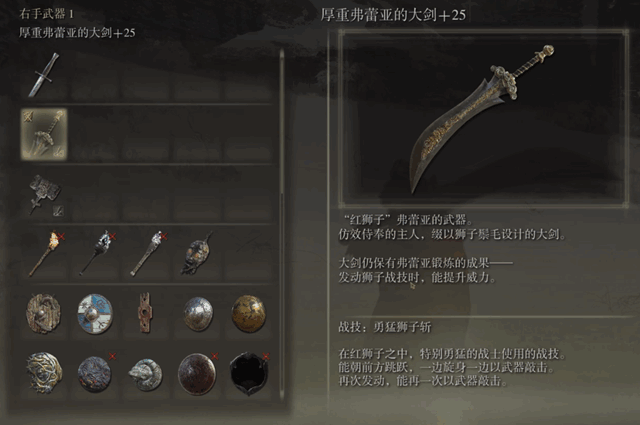
Task: Choose the highlighted Freyja's Greatsword slot
Action: 44,133
